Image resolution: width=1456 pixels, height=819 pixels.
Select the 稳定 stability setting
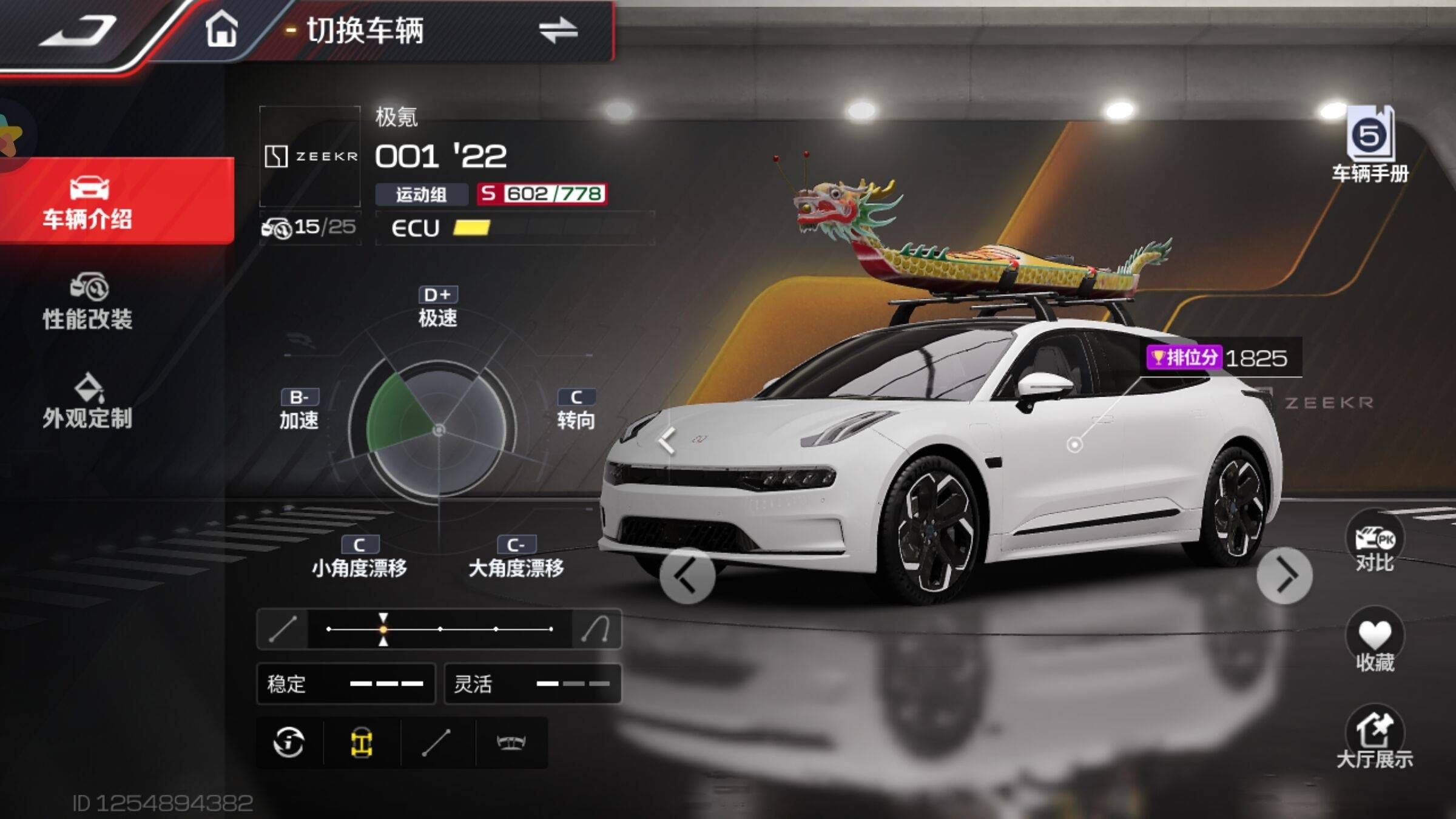click(x=346, y=684)
